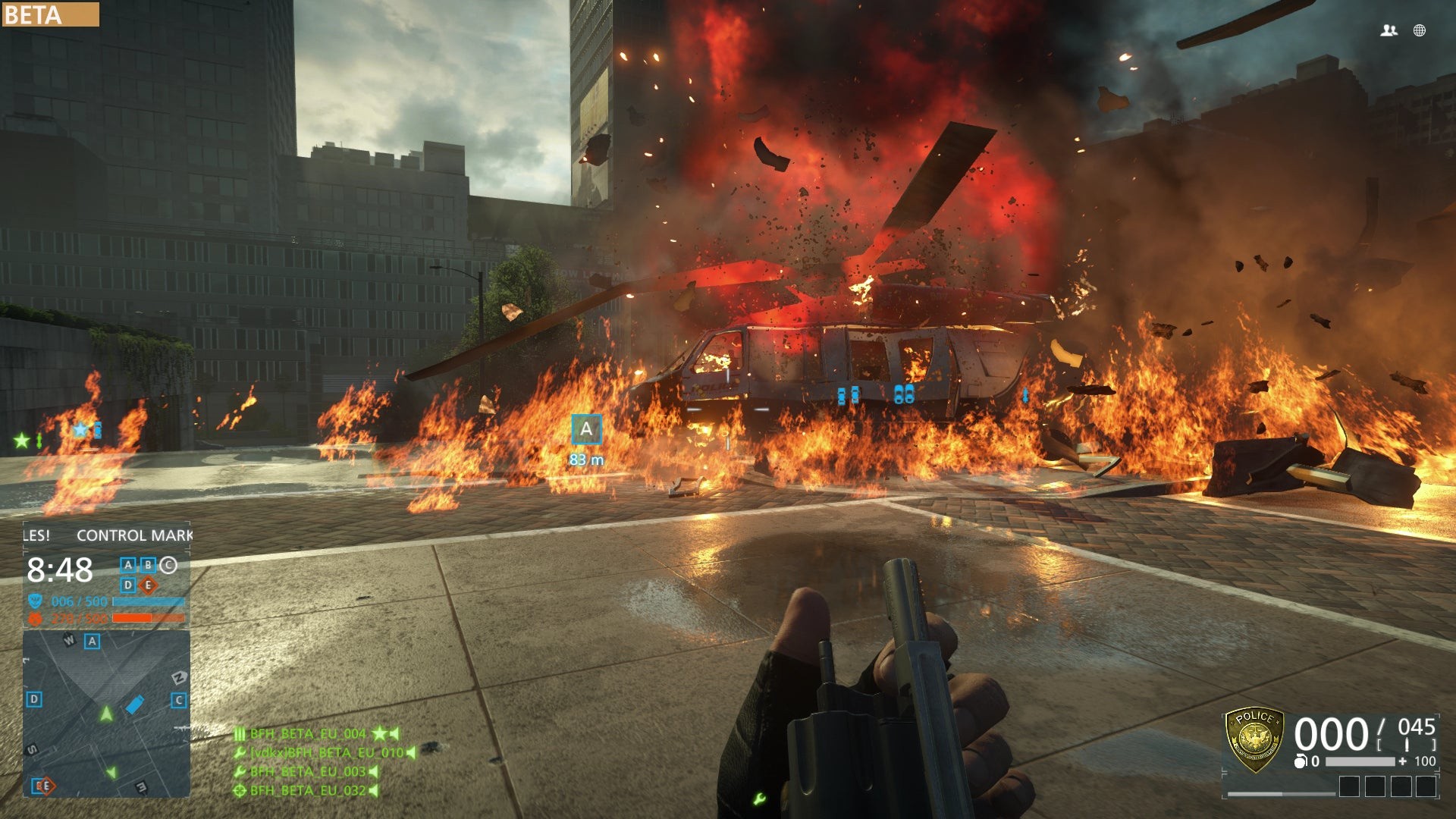
Task: Click the minimap
Action: (106, 714)
